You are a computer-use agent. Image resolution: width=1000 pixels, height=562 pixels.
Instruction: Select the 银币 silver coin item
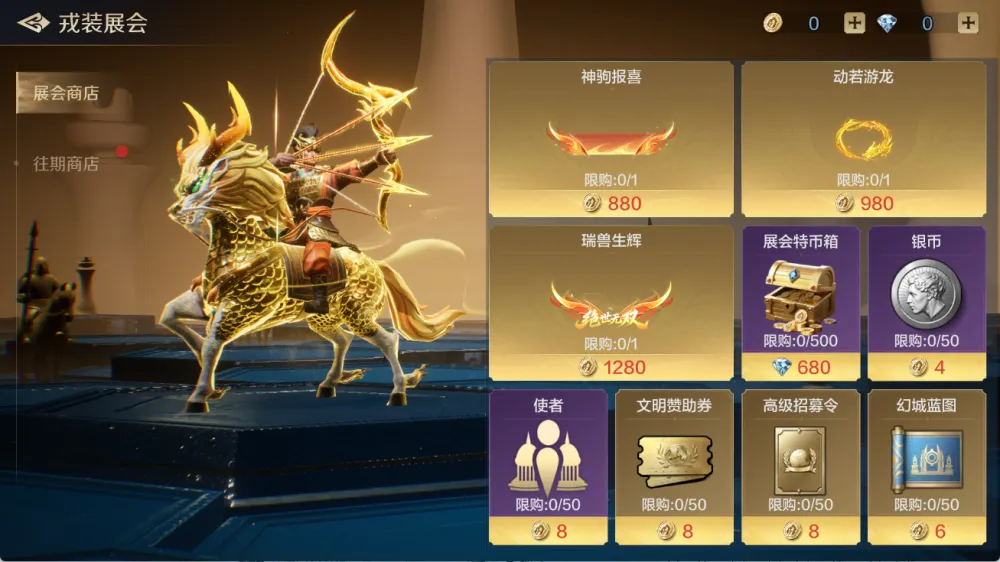click(x=926, y=303)
